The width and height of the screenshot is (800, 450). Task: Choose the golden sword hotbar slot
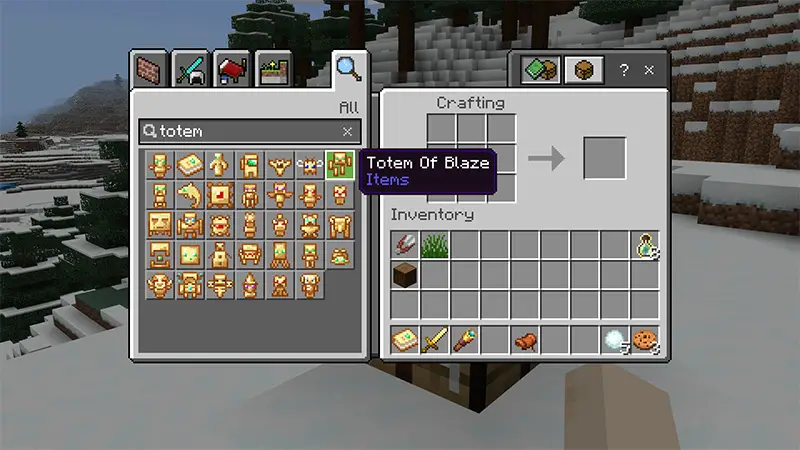[x=435, y=340]
